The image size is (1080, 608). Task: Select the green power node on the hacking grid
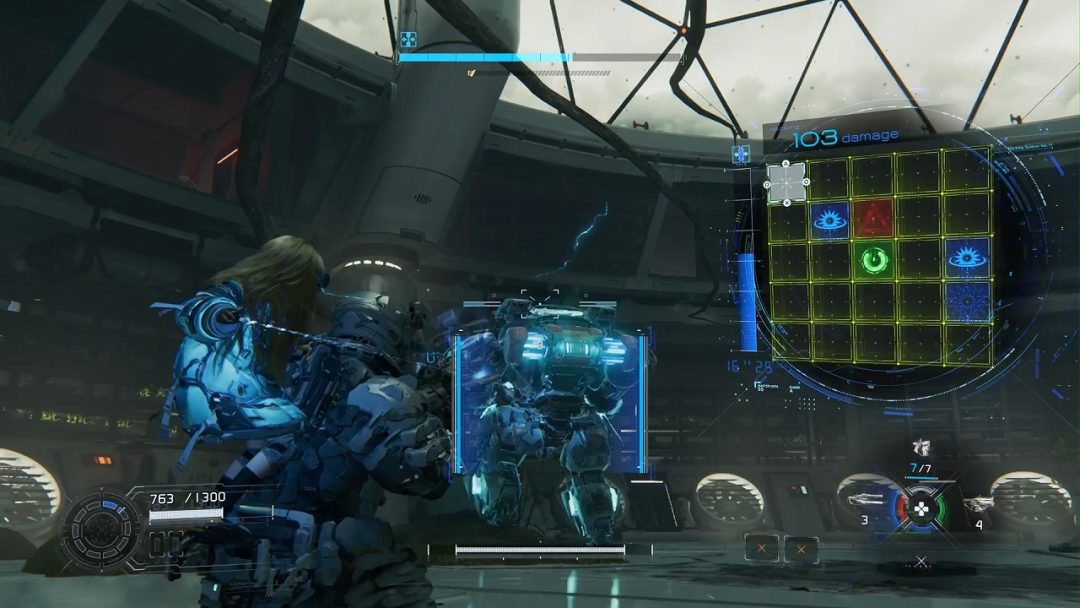click(x=871, y=261)
